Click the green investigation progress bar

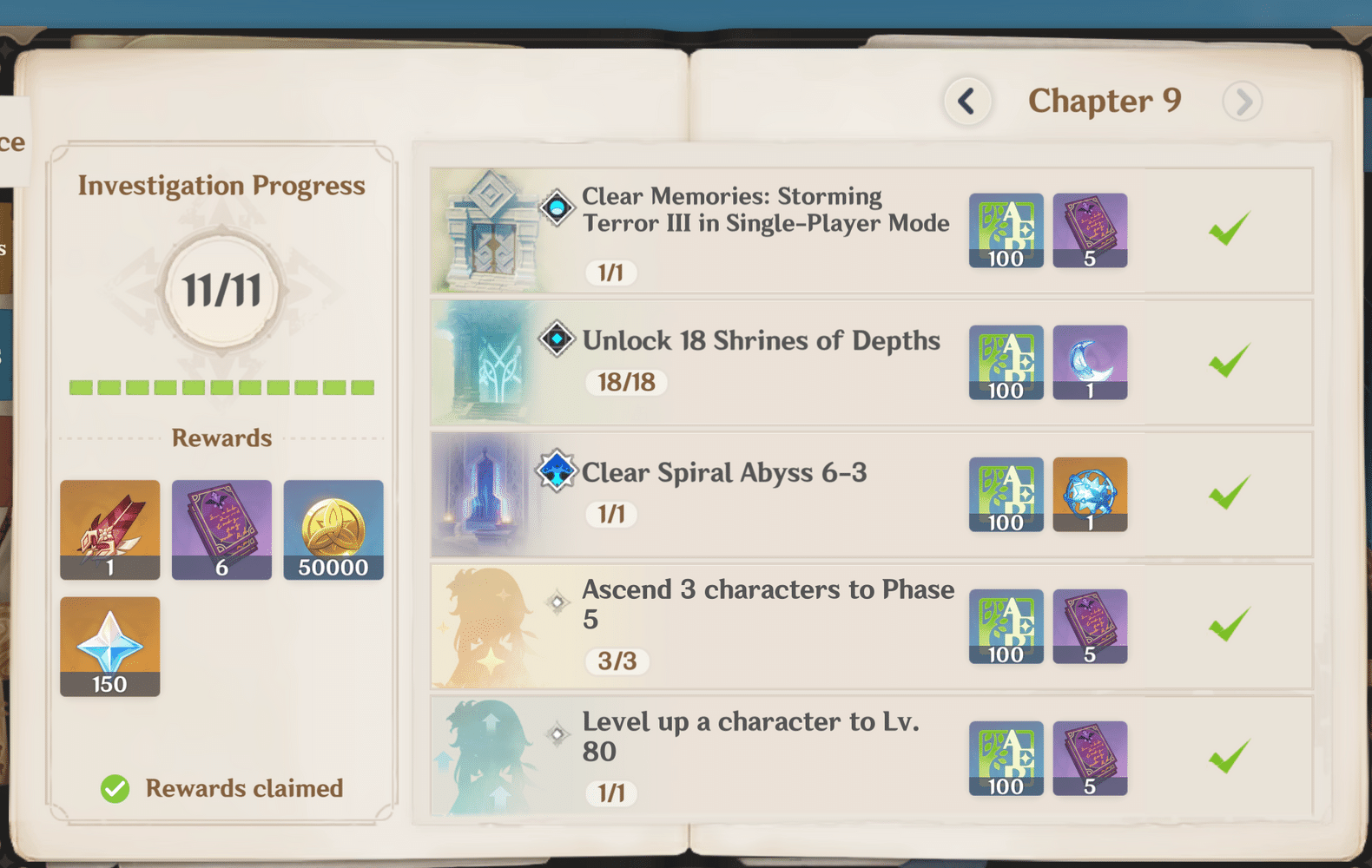pos(221,387)
